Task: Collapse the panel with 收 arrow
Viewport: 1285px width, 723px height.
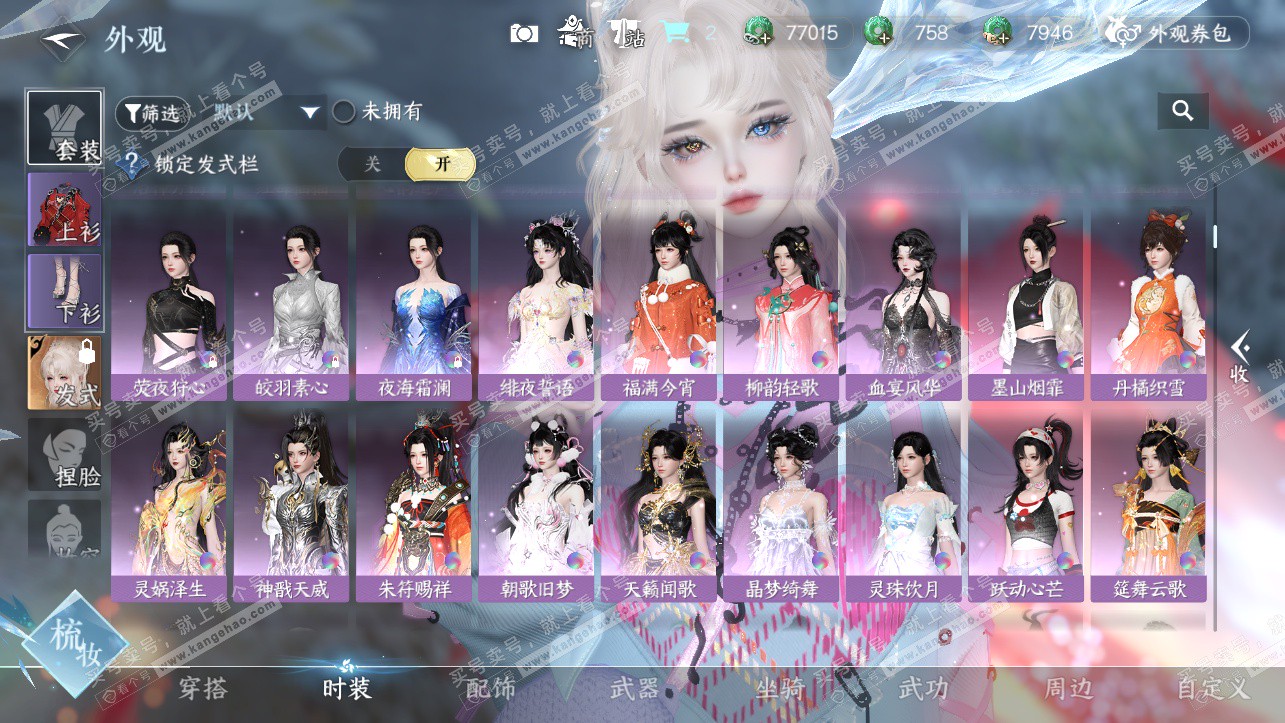Action: [x=1240, y=357]
